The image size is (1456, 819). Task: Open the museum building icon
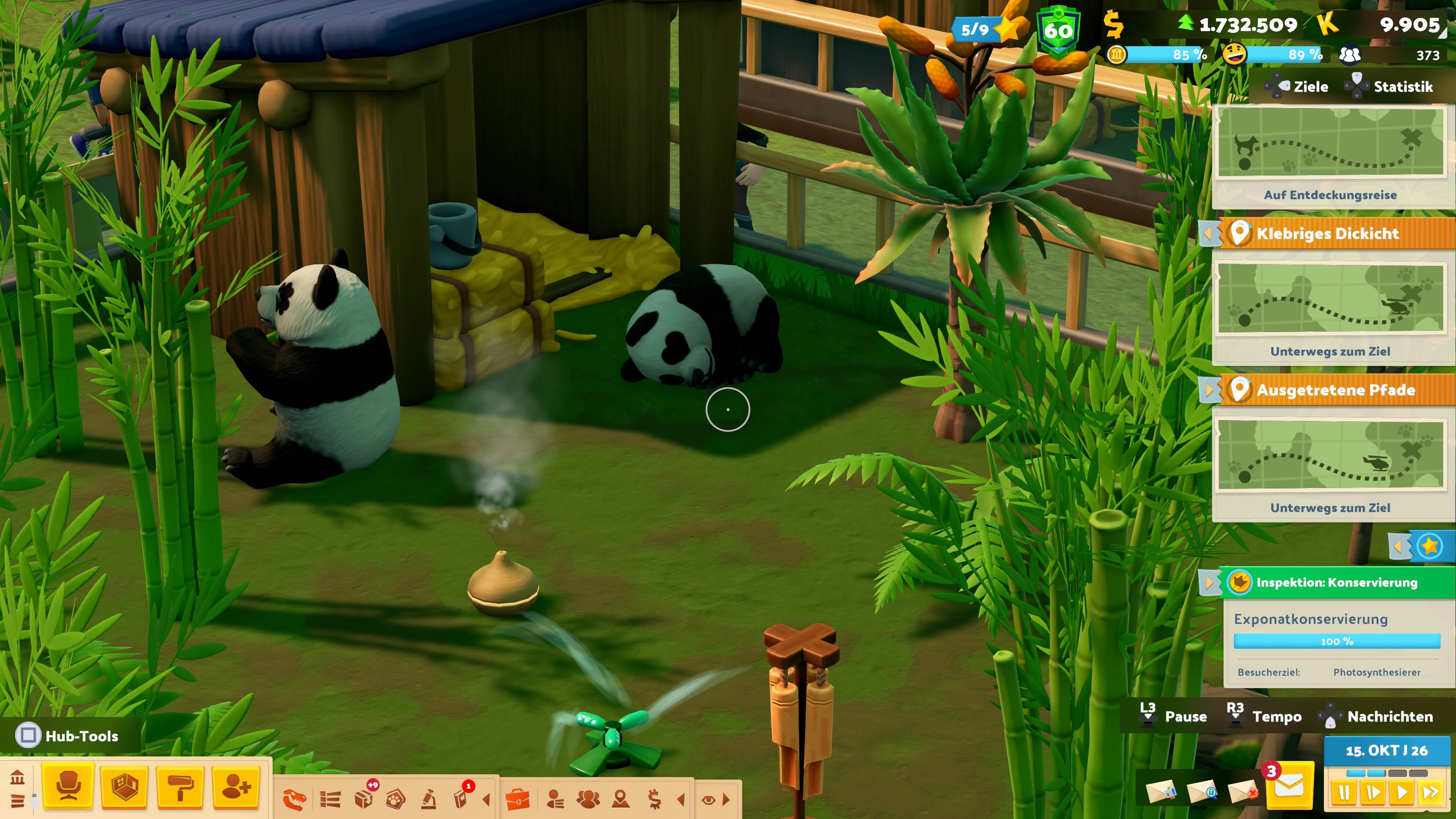[17, 778]
